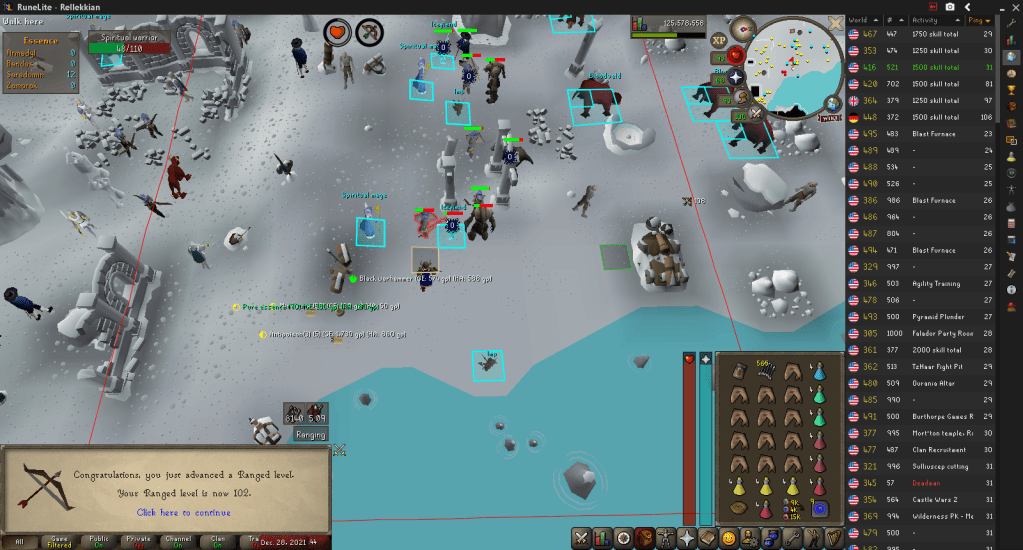
Task: Take a screenshot with the camera button
Action: [x=949, y=7]
